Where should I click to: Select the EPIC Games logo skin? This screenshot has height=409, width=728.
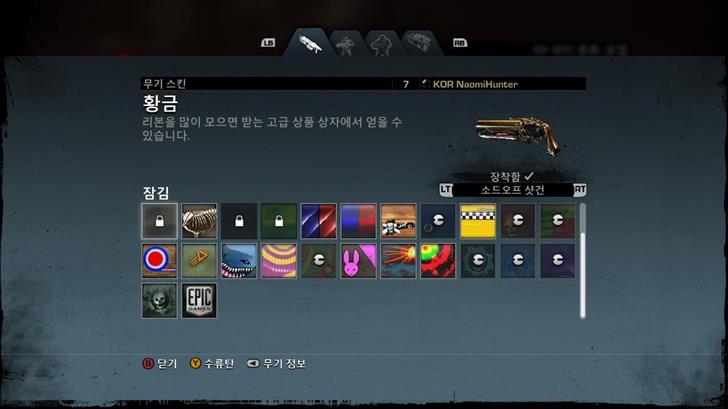pyautogui.click(x=199, y=301)
